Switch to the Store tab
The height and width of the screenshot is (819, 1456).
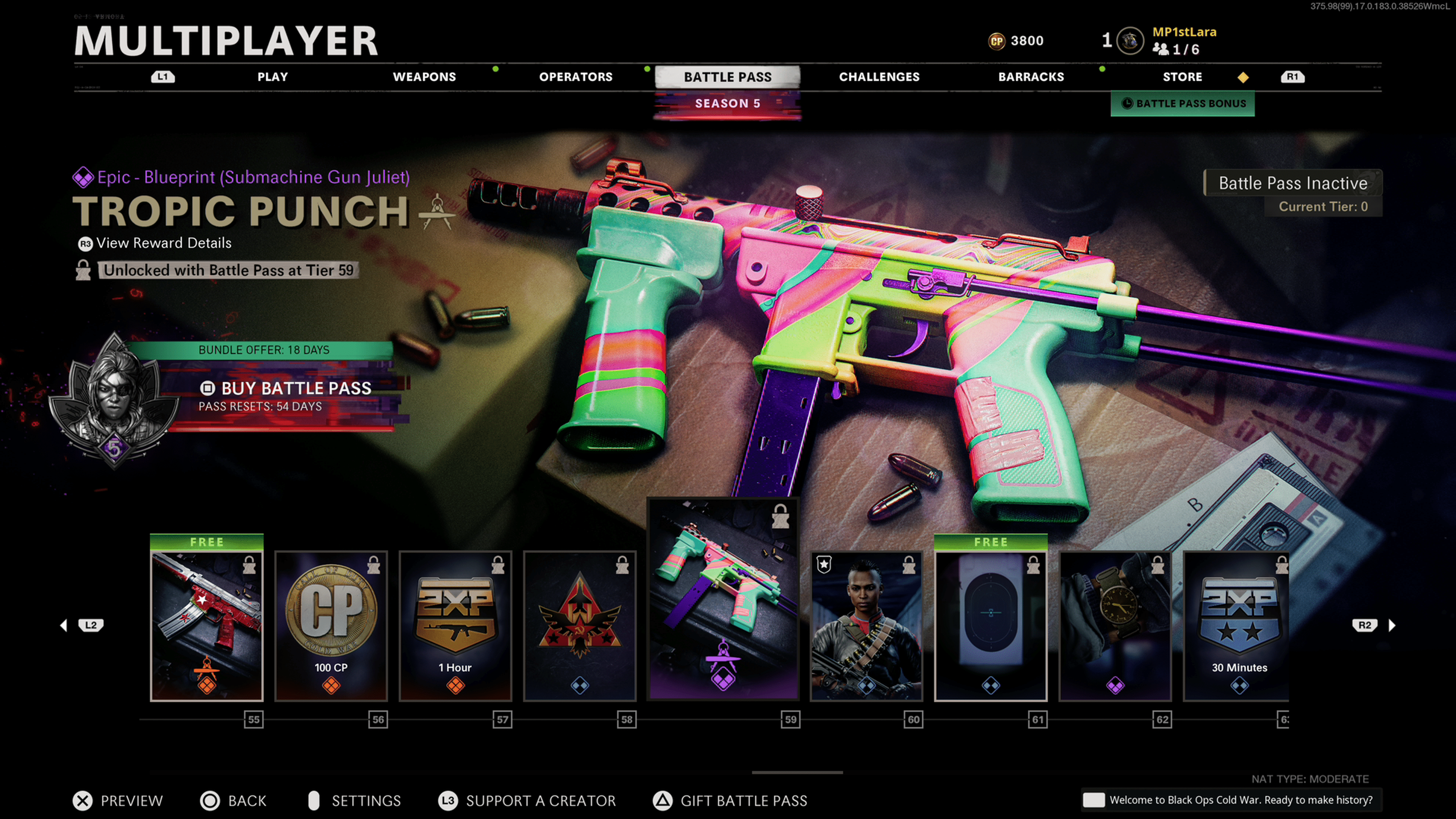[1182, 77]
